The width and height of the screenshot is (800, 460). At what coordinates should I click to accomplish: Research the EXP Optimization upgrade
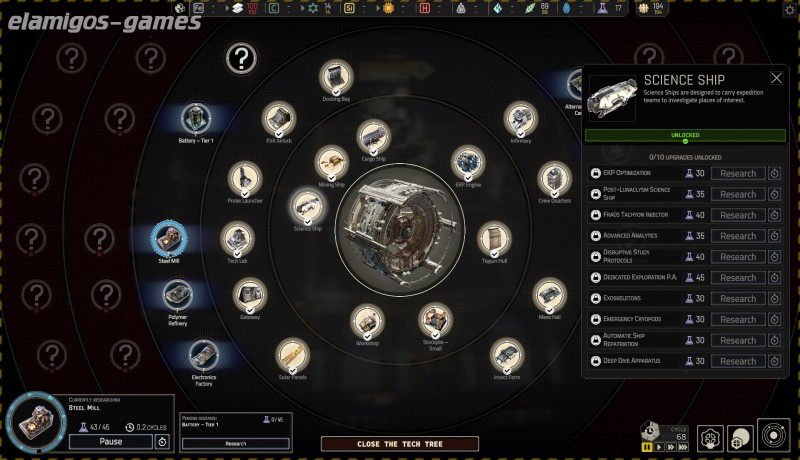(x=738, y=173)
